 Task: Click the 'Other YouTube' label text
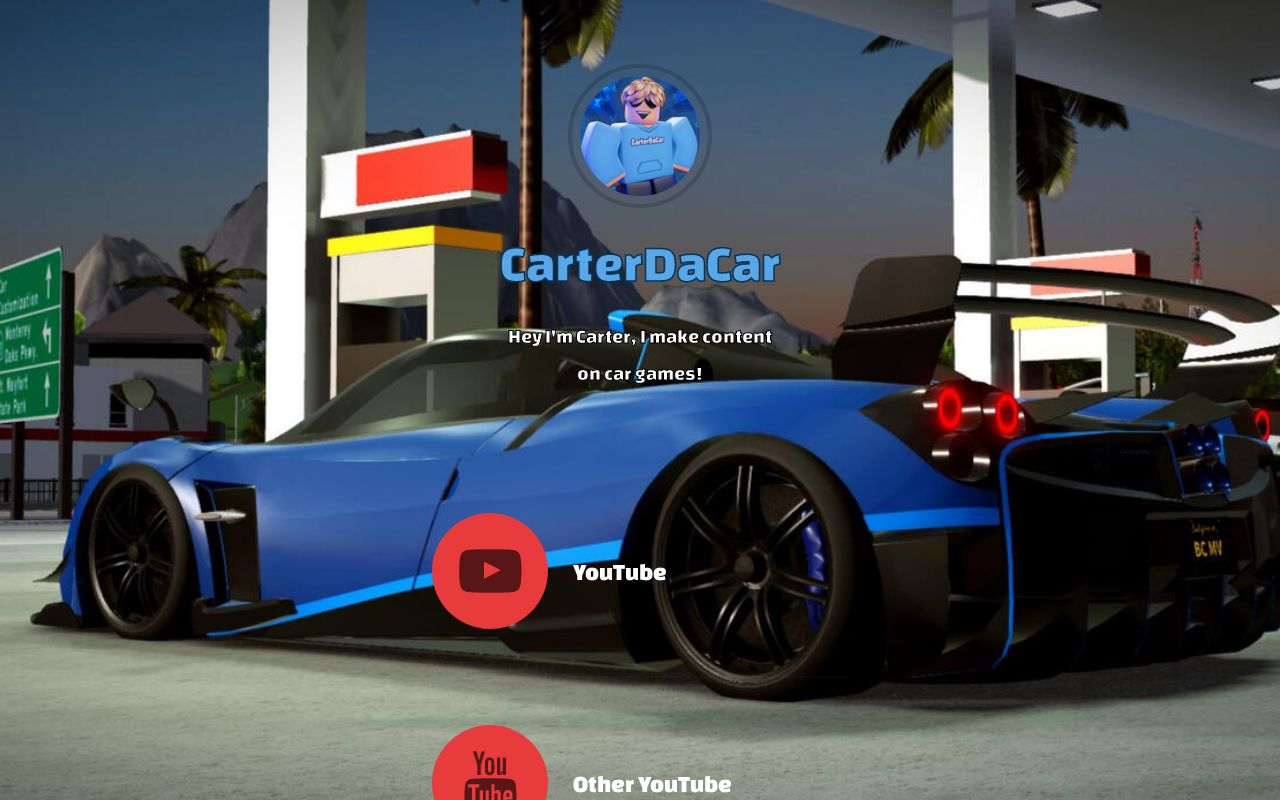click(x=652, y=784)
